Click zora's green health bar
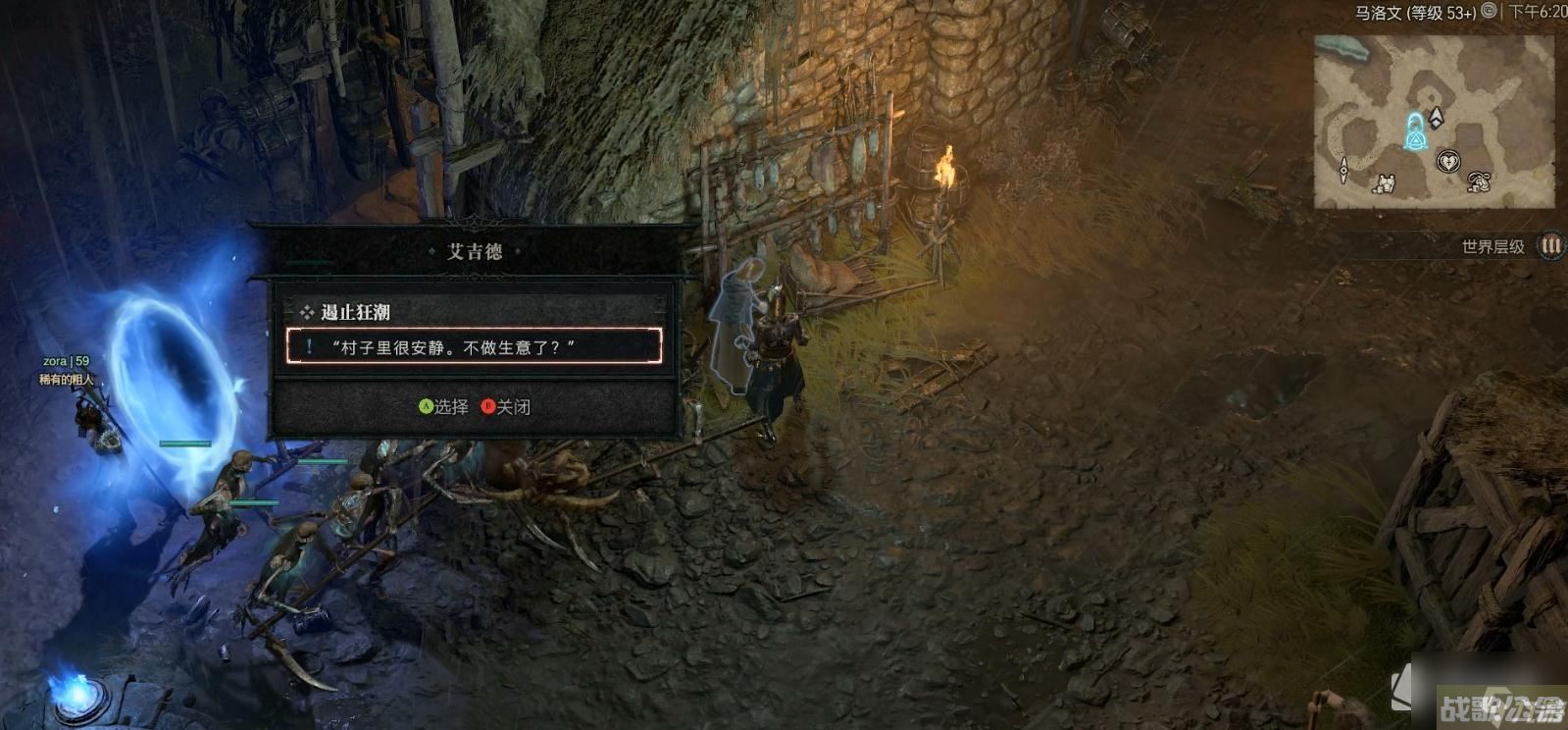This screenshot has width=1568, height=730. (x=185, y=444)
